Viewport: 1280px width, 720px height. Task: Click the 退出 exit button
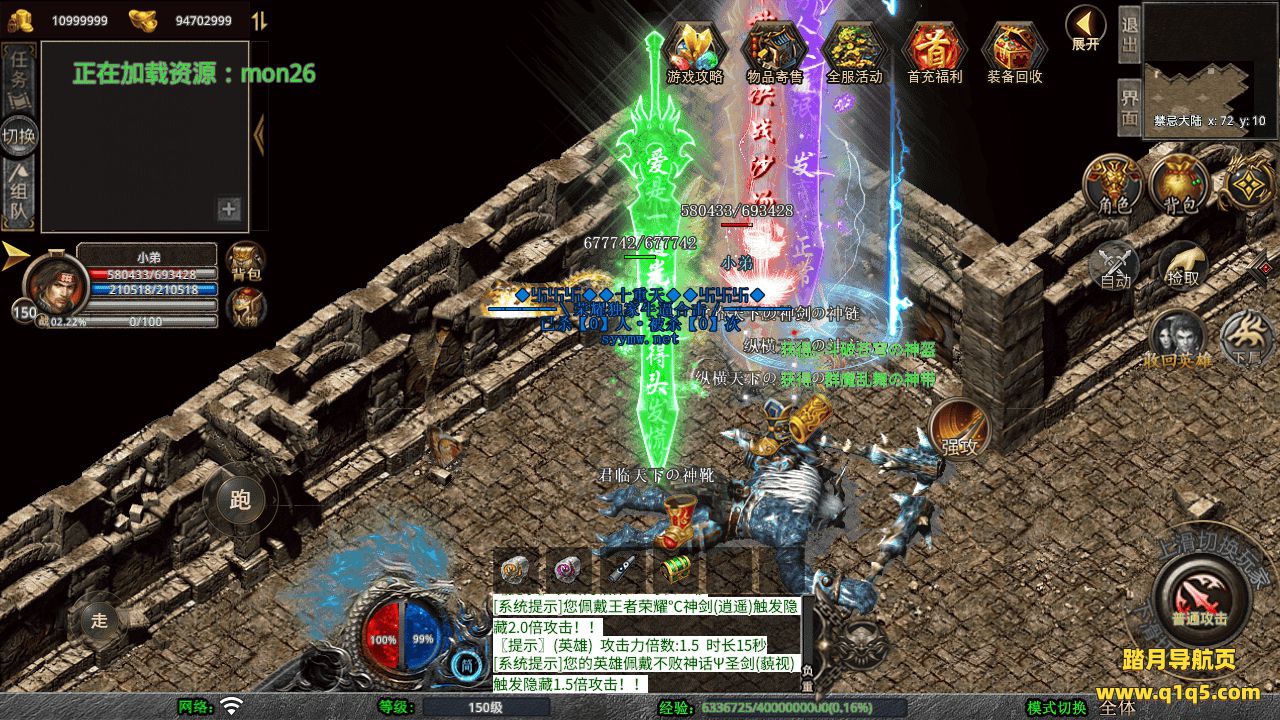click(1129, 34)
